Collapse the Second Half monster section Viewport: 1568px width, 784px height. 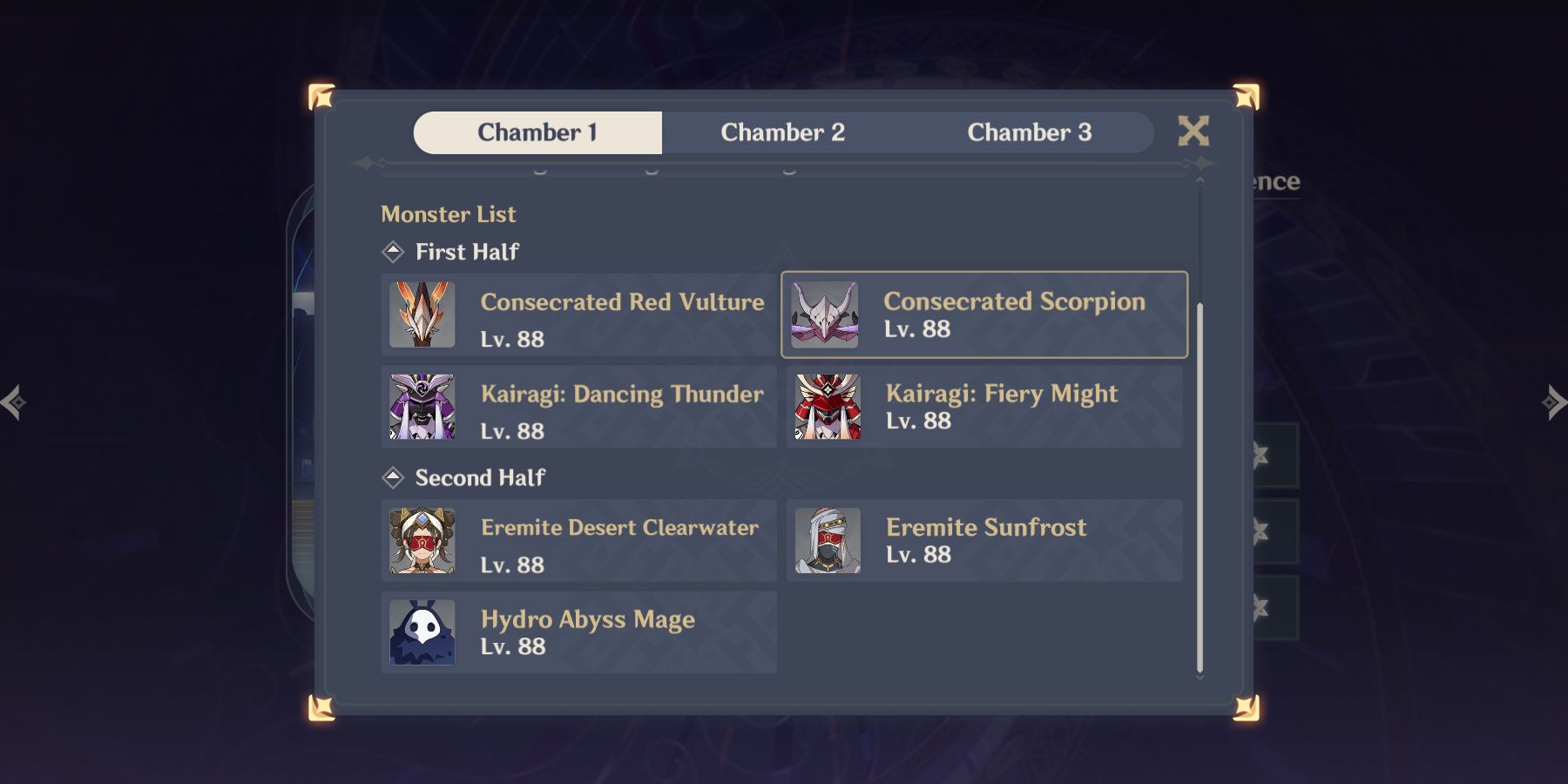[394, 476]
